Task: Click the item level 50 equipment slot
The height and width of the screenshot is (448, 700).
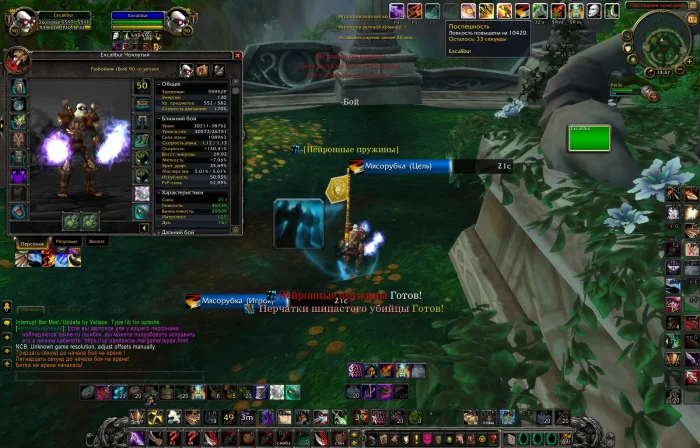Action: click(142, 86)
